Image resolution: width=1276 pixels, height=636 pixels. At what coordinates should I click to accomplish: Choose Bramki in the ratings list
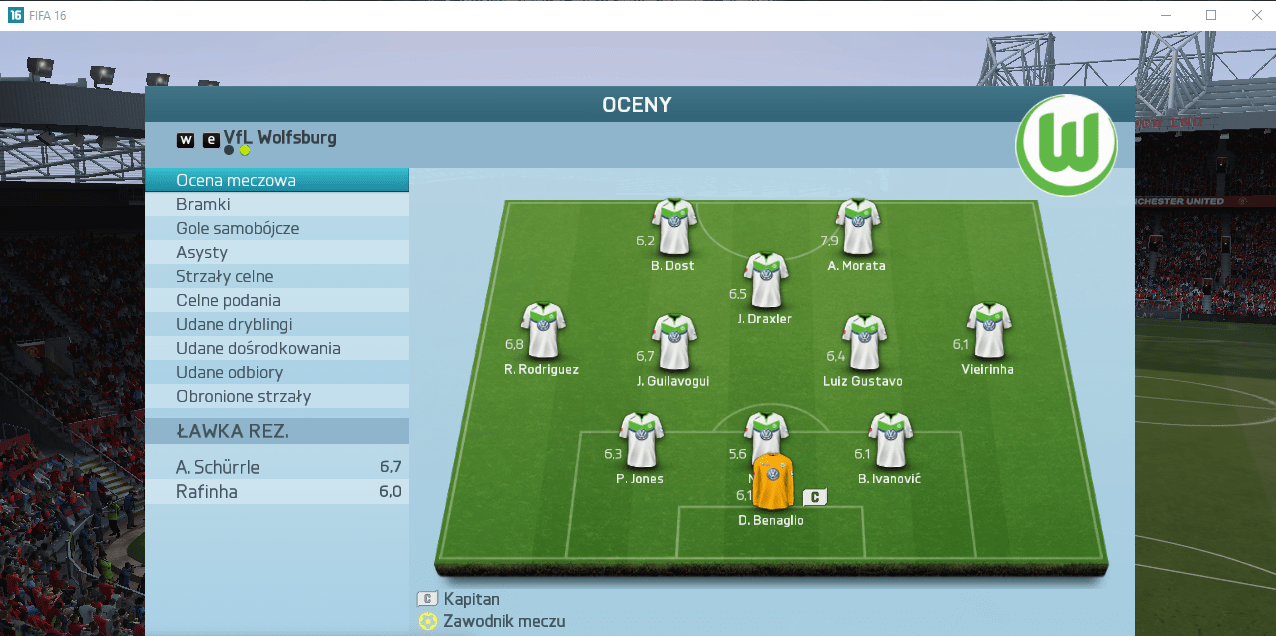(x=277, y=205)
